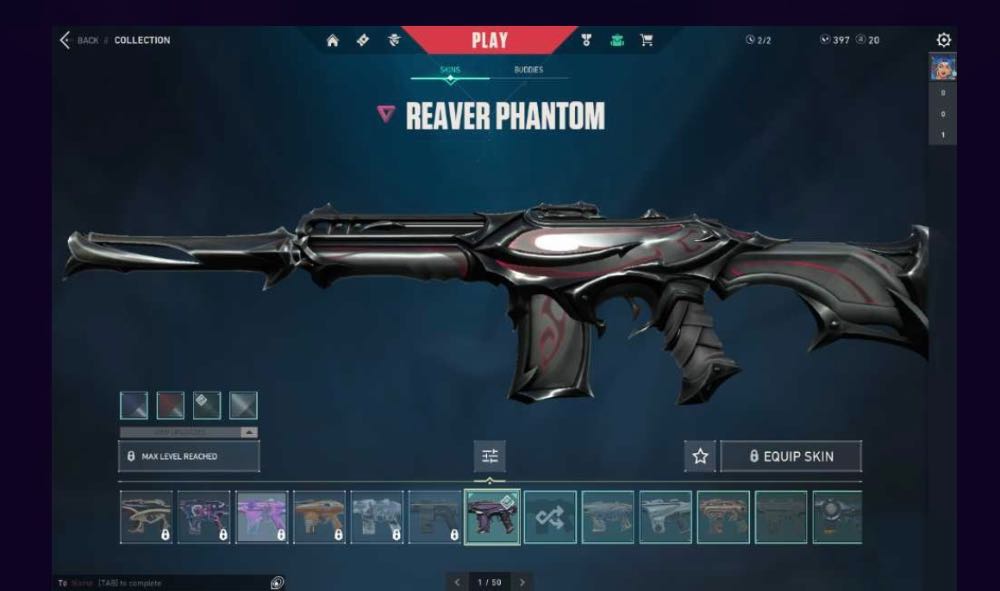
Task: Select the Skins tab
Action: [450, 70]
